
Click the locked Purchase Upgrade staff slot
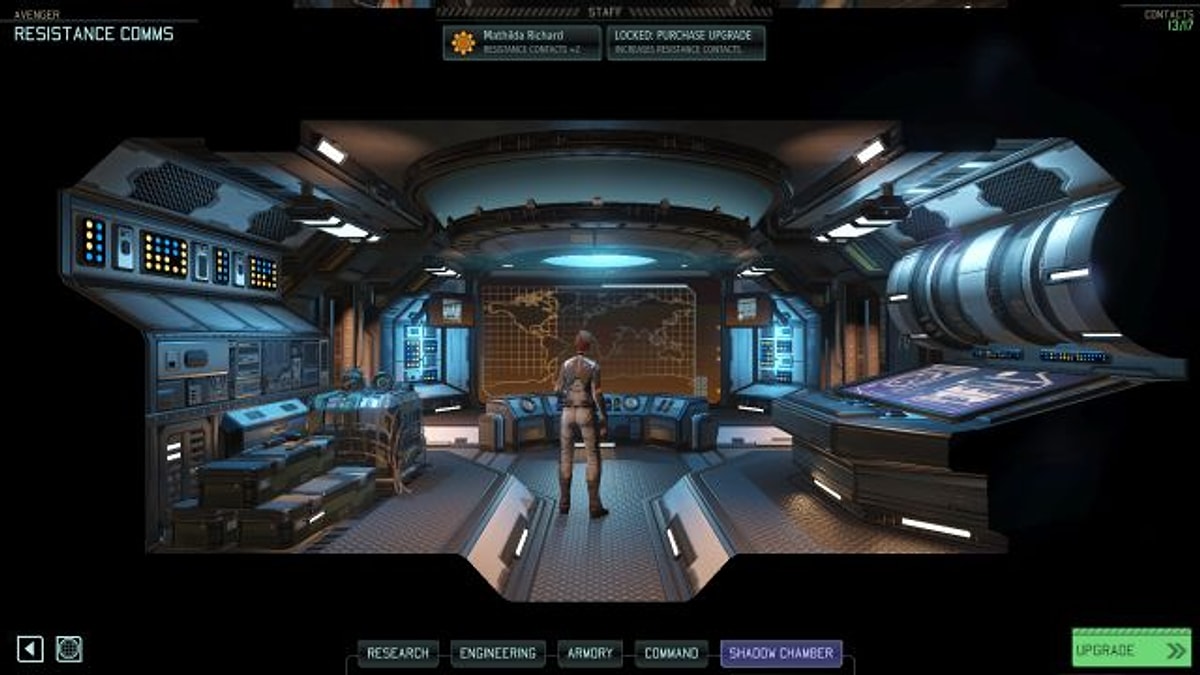coord(686,42)
